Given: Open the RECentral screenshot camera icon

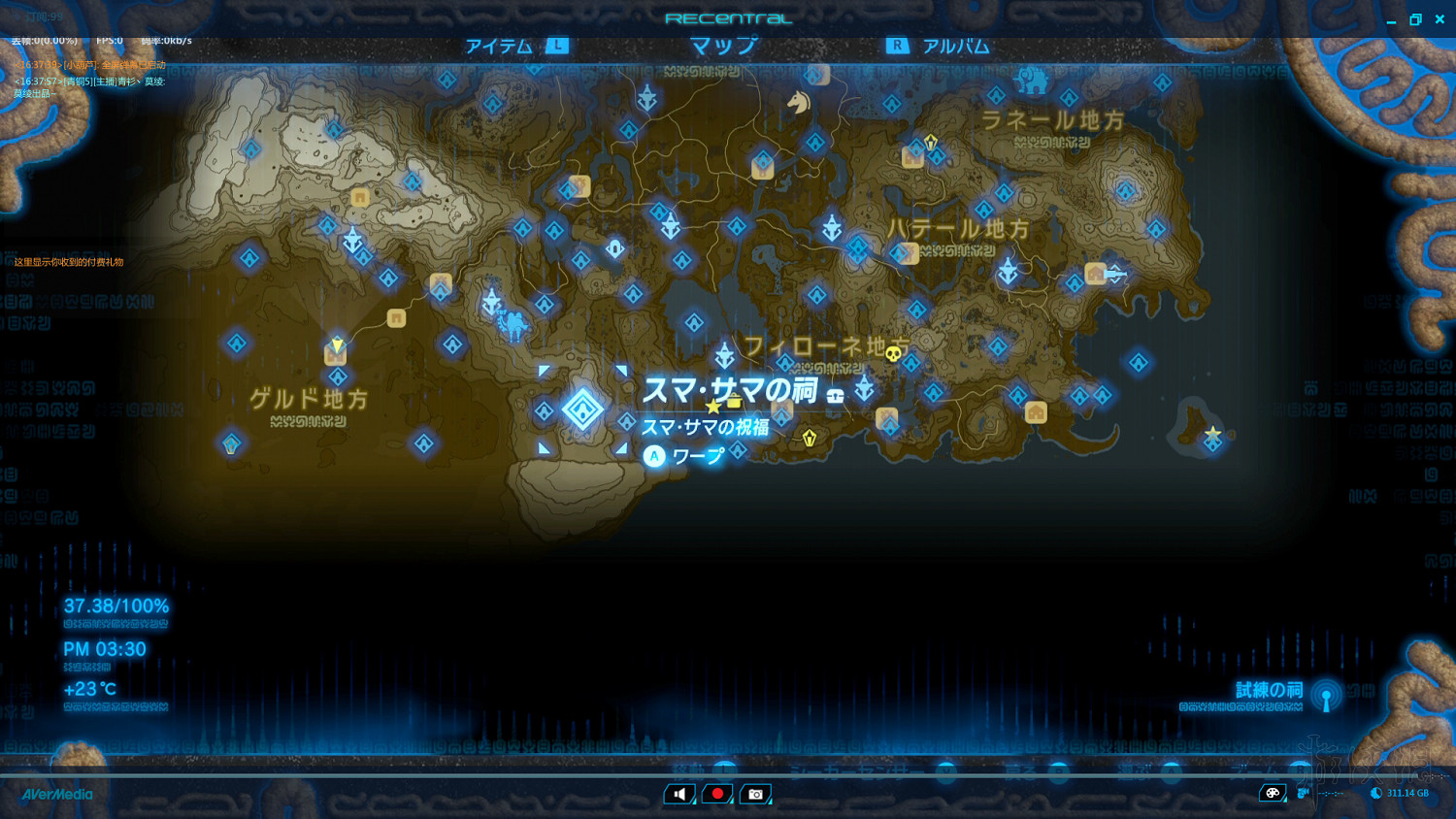Looking at the screenshot, I should [755, 793].
